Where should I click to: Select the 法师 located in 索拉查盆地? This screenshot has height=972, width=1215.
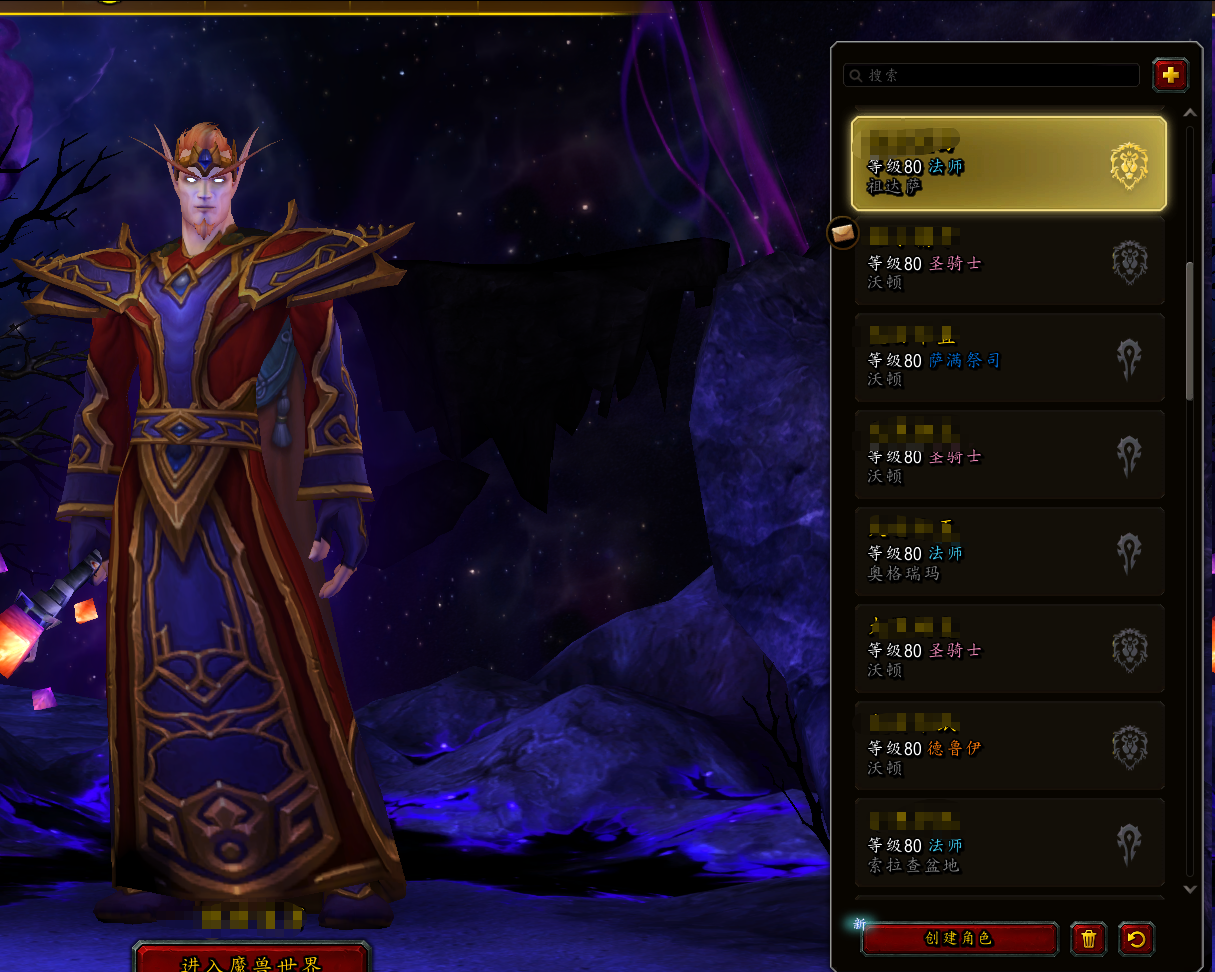(1008, 843)
